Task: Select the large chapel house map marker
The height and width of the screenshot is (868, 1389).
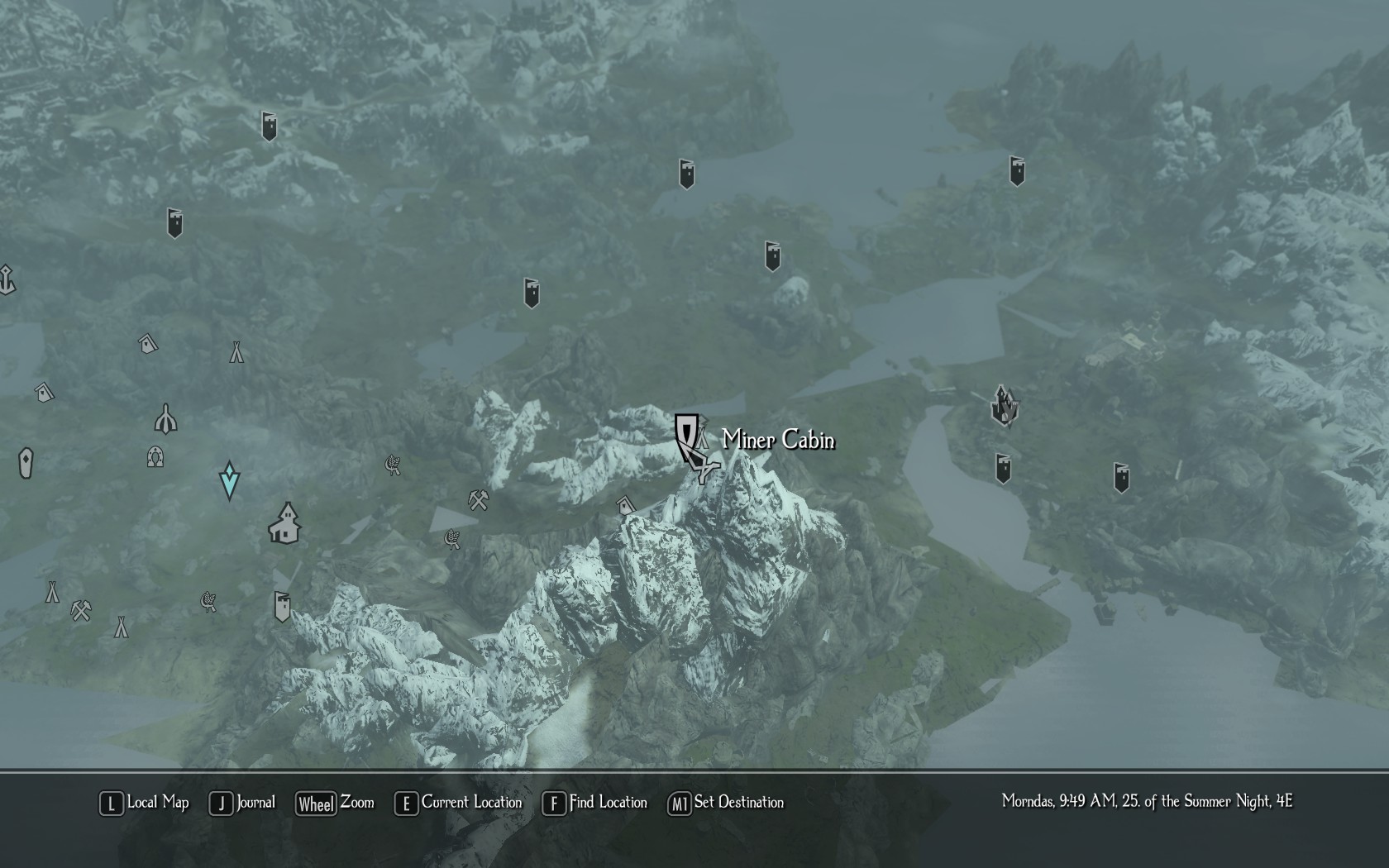Action: pos(284,523)
